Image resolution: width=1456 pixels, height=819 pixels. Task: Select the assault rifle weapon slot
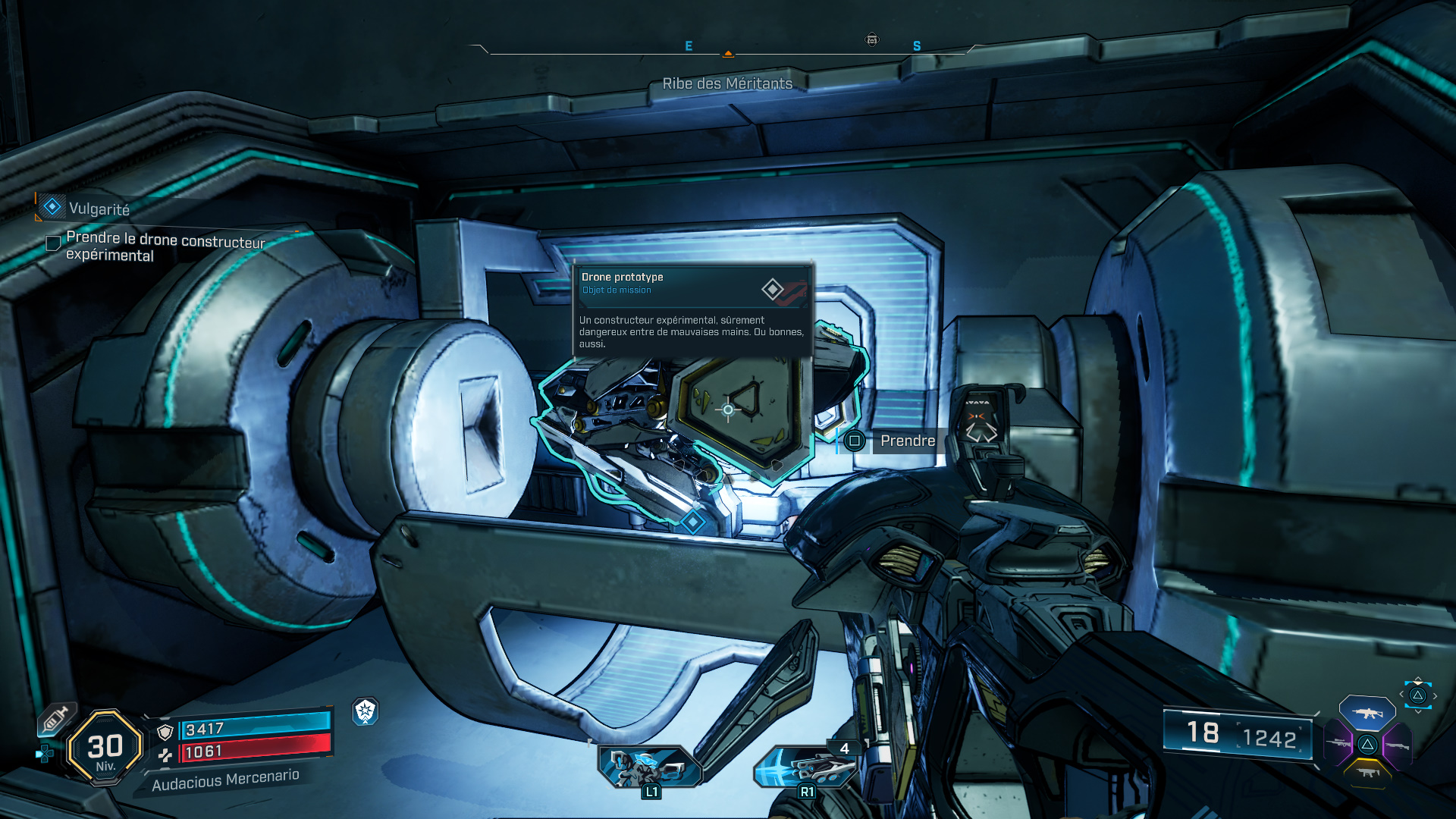tap(1367, 714)
